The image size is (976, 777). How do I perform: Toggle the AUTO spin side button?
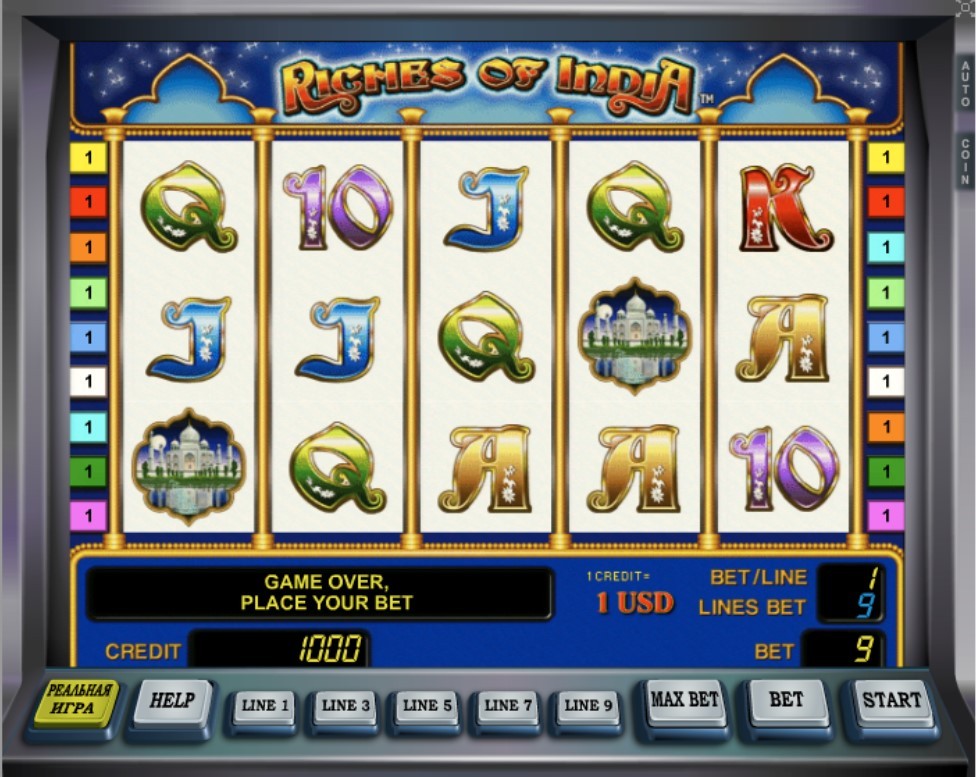tap(965, 84)
